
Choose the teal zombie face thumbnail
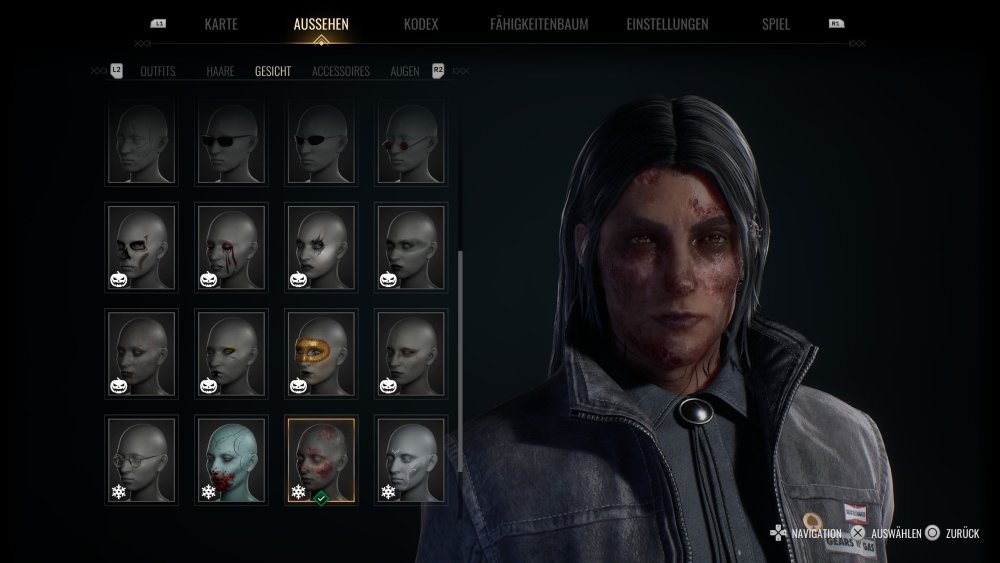231,460
